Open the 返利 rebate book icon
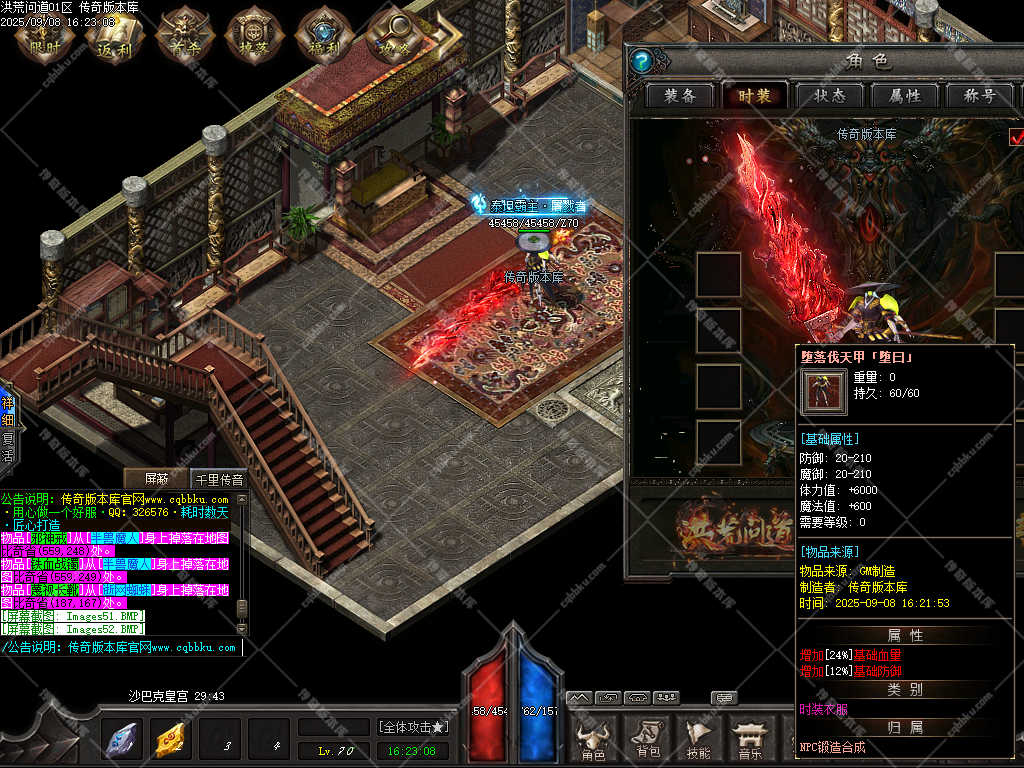This screenshot has height=768, width=1024. (x=114, y=36)
